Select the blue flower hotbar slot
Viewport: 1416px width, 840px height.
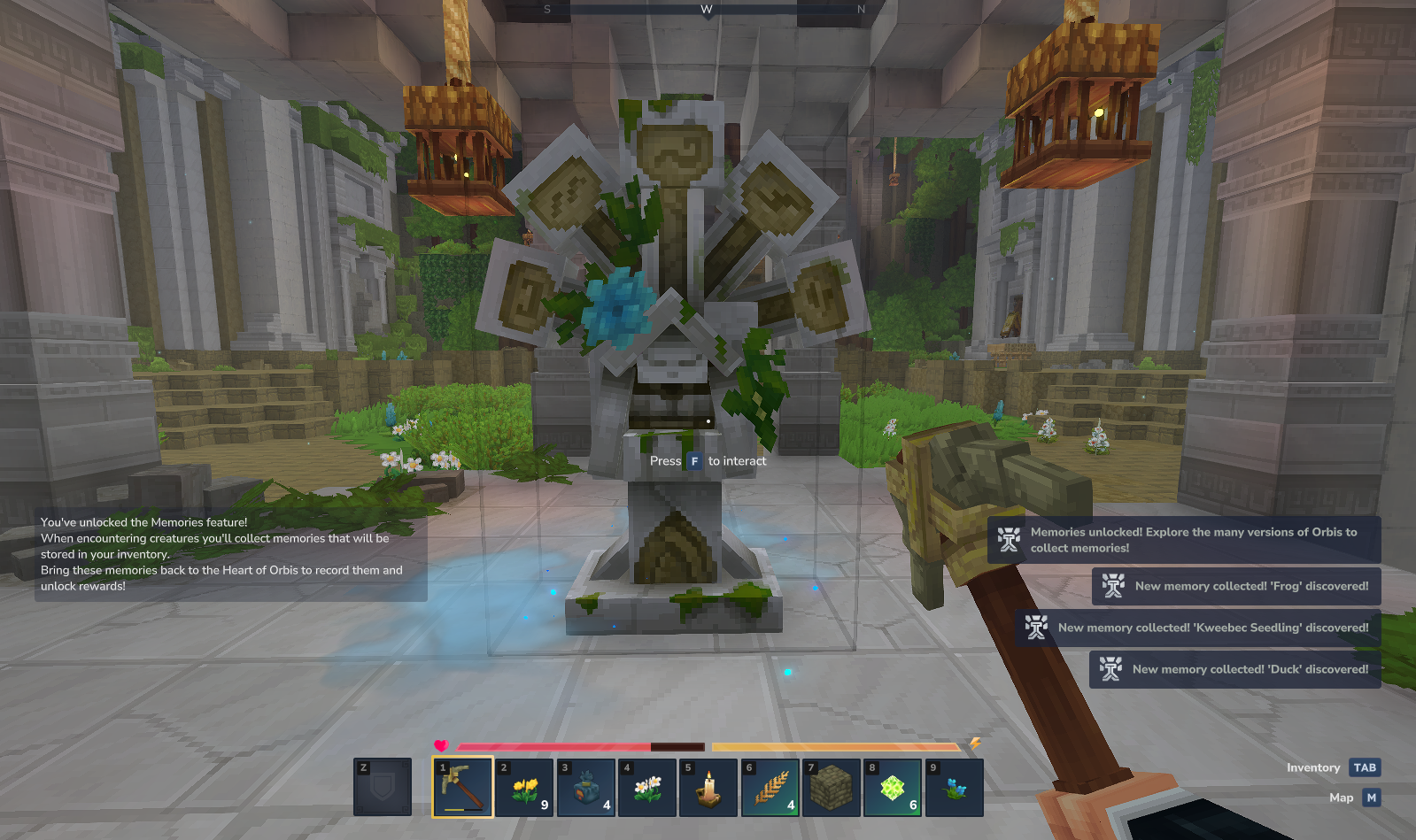pos(954,787)
